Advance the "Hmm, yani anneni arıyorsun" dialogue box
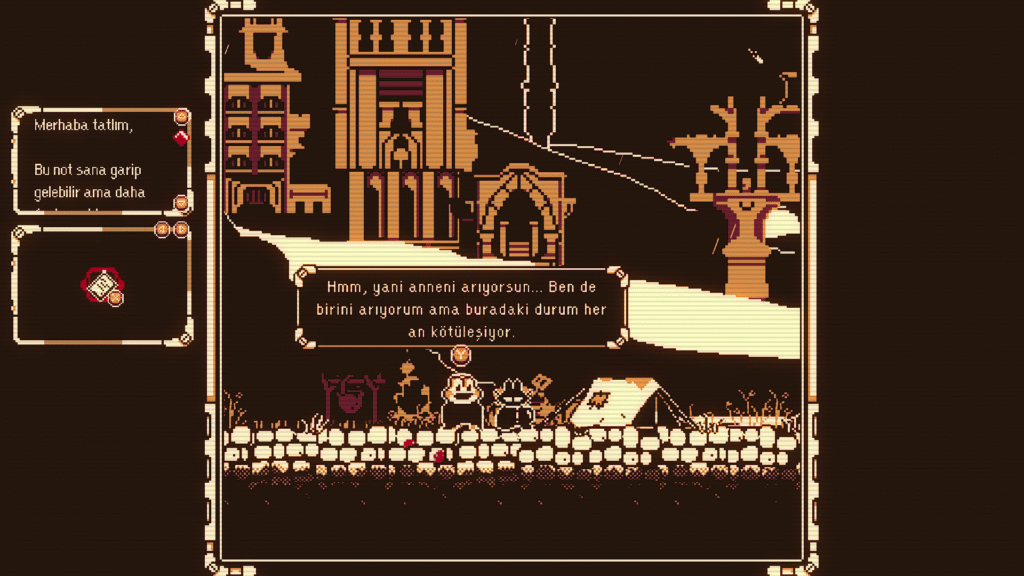The image size is (1024, 576). [x=460, y=353]
